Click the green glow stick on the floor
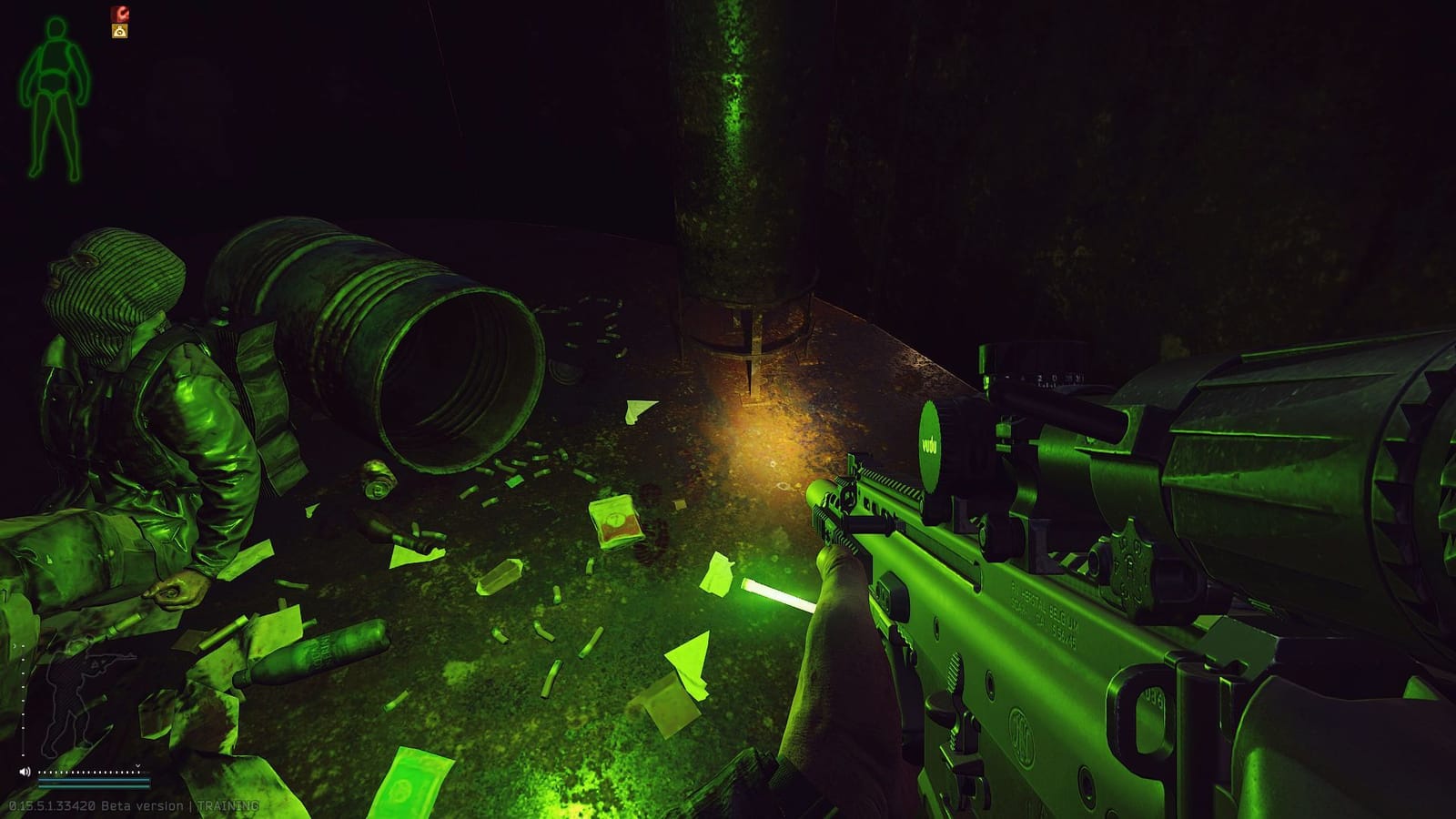The height and width of the screenshot is (819, 1456). tap(778, 596)
